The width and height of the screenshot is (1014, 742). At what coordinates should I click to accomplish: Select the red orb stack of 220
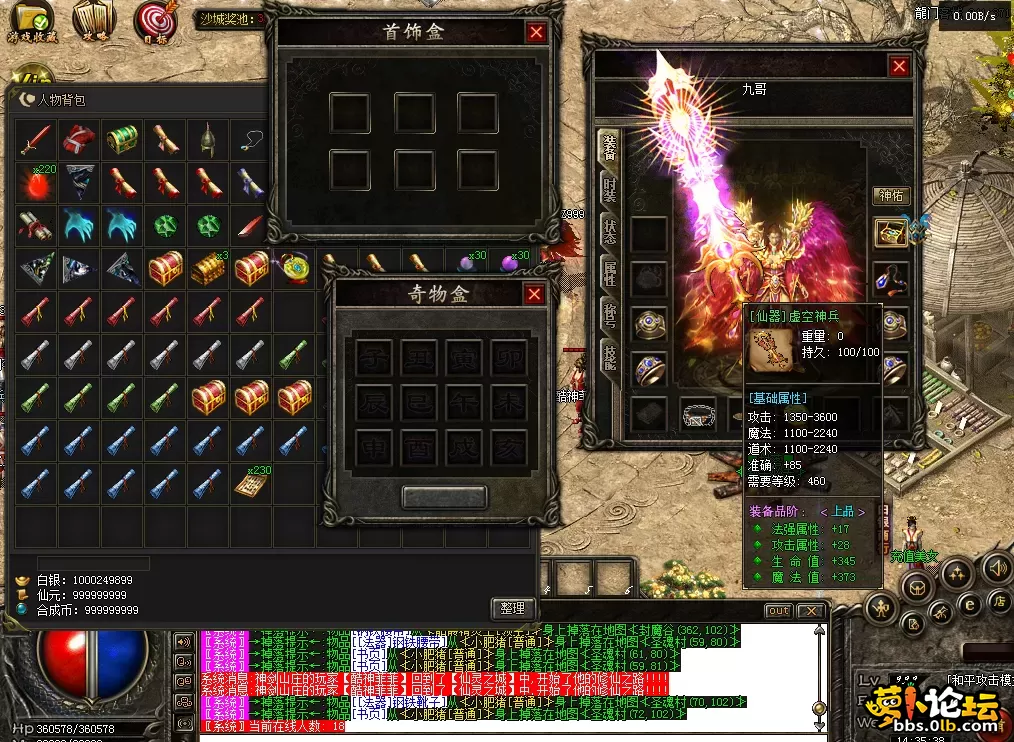(37, 183)
